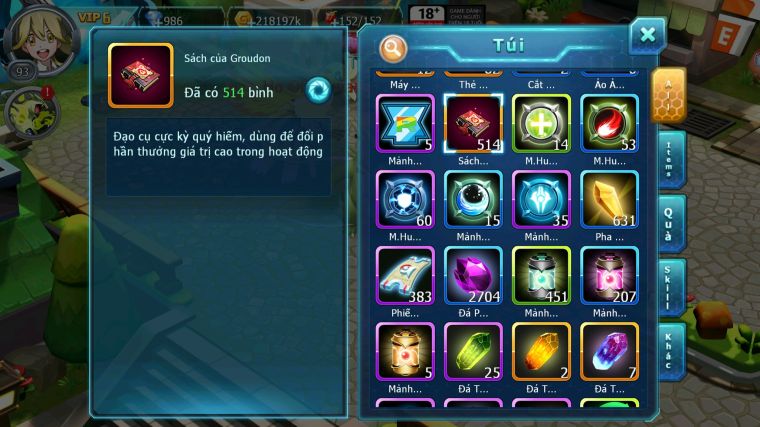Image resolution: width=760 pixels, height=427 pixels.
Task: Open the bag search magnifier
Action: point(394,47)
